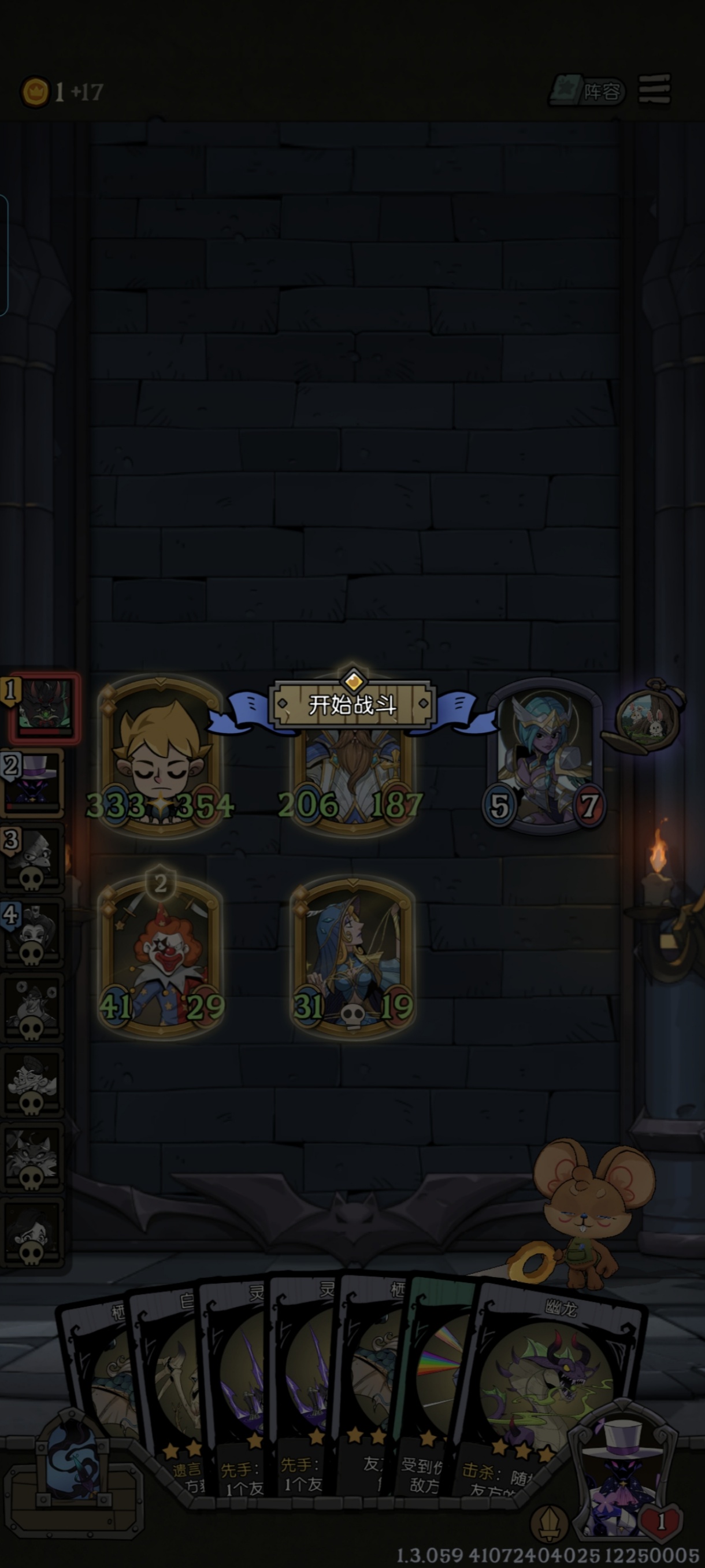This screenshot has width=705, height=1568.
Task: Open the 阵容 lineup panel
Action: point(588,91)
